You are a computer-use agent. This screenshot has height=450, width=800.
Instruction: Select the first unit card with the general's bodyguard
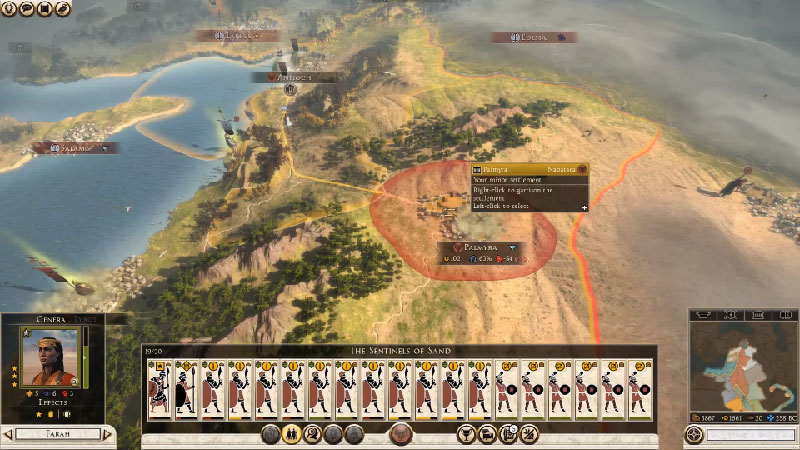pyautogui.click(x=158, y=389)
